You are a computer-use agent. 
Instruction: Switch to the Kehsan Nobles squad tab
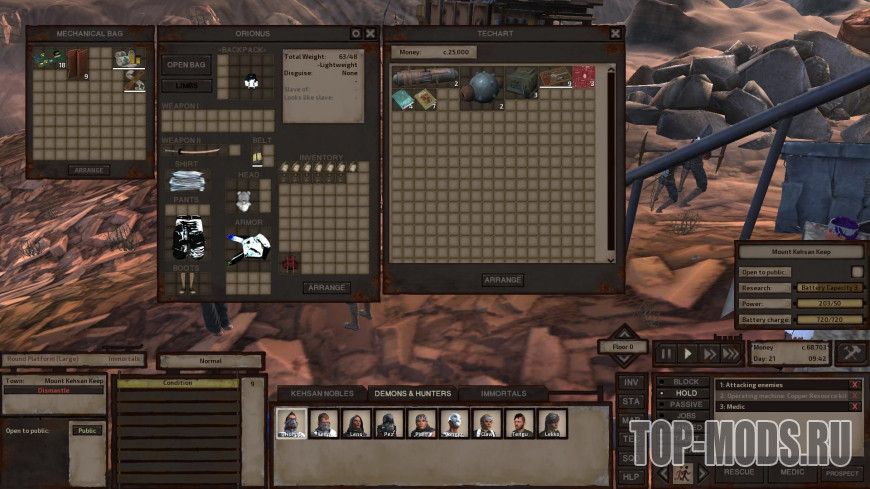click(316, 393)
